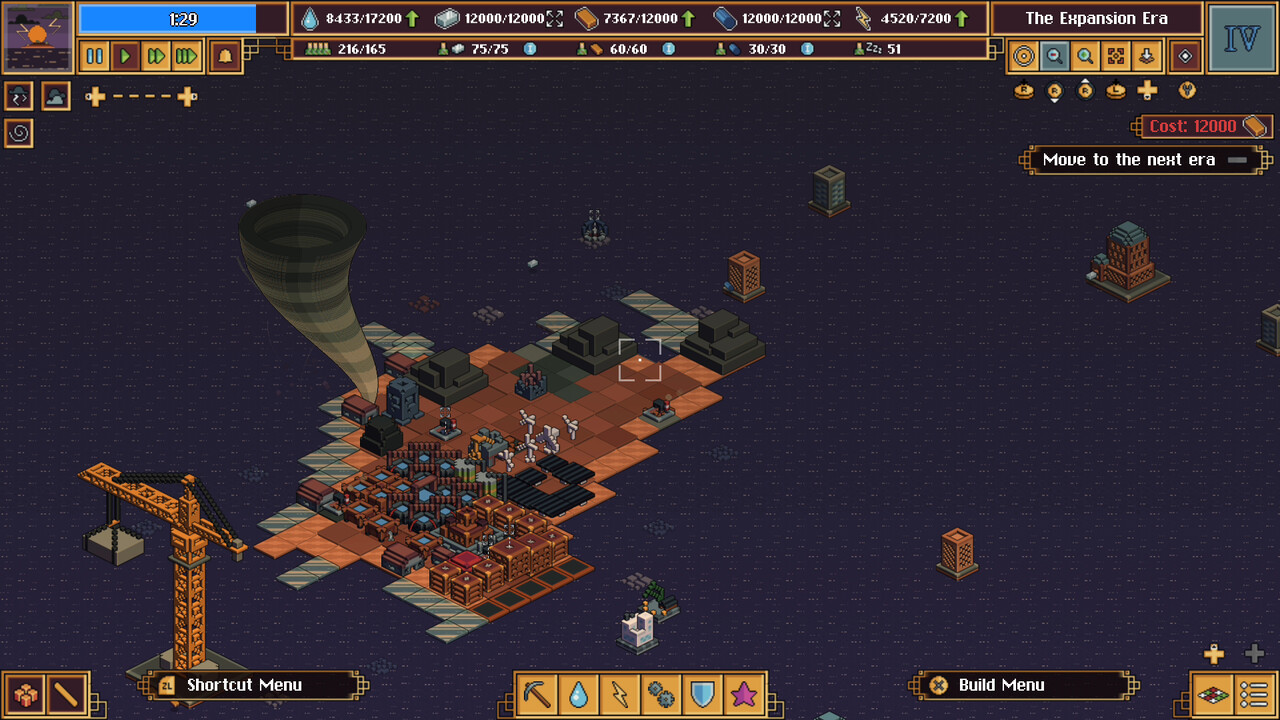This screenshot has height=720, width=1280.
Task: Click the bell notifications icon
Action: click(x=224, y=57)
